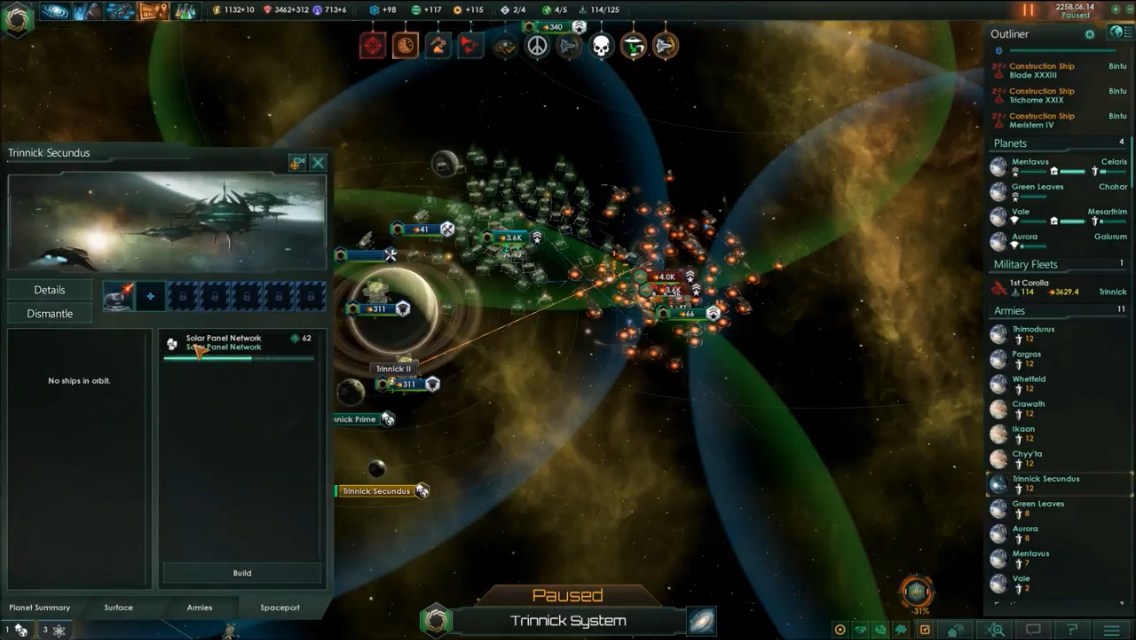Close the Trinnick Secundus panel
The width and height of the screenshot is (1136, 640).
pos(318,162)
